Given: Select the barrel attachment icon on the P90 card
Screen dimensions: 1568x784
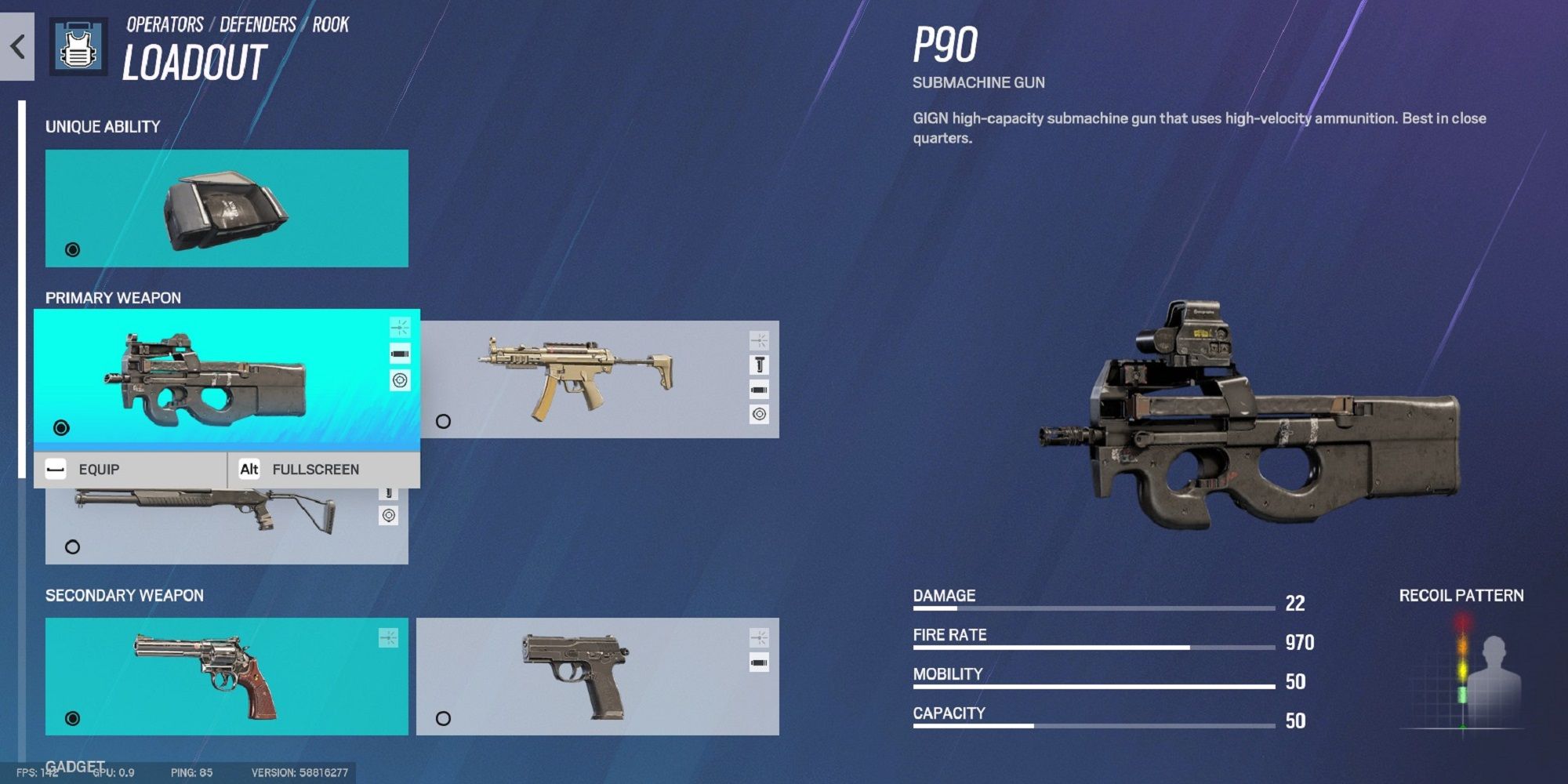Looking at the screenshot, I should [x=400, y=353].
